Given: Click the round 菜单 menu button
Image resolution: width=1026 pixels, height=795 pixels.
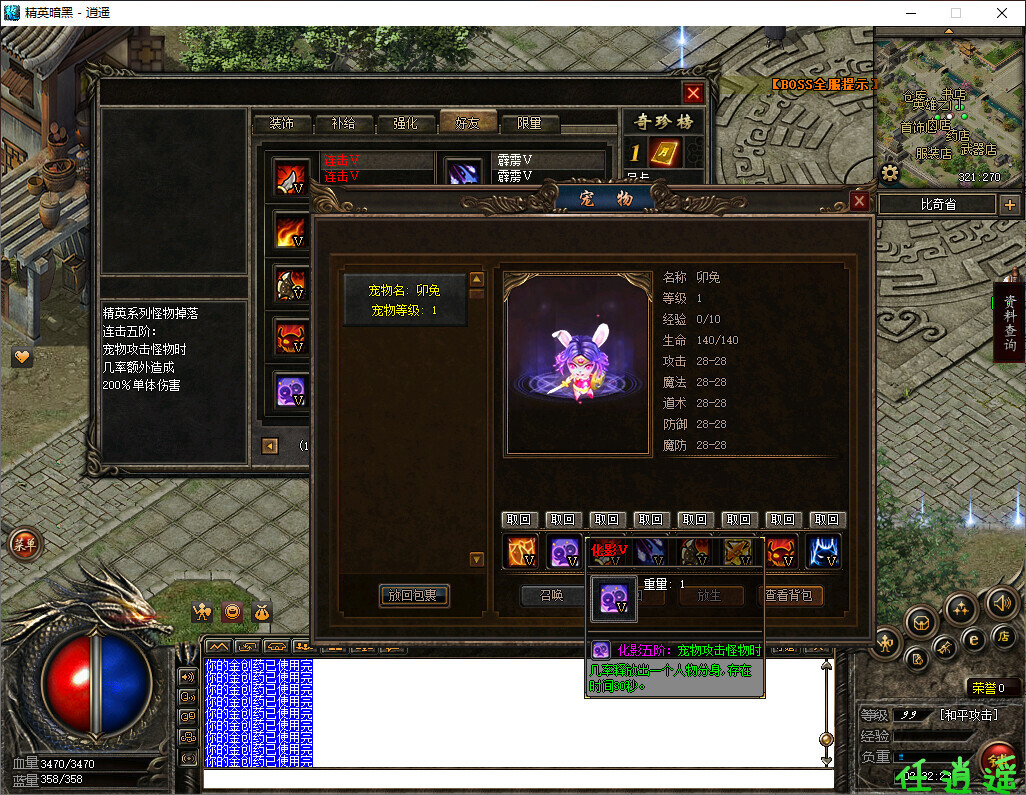Looking at the screenshot, I should [24, 544].
